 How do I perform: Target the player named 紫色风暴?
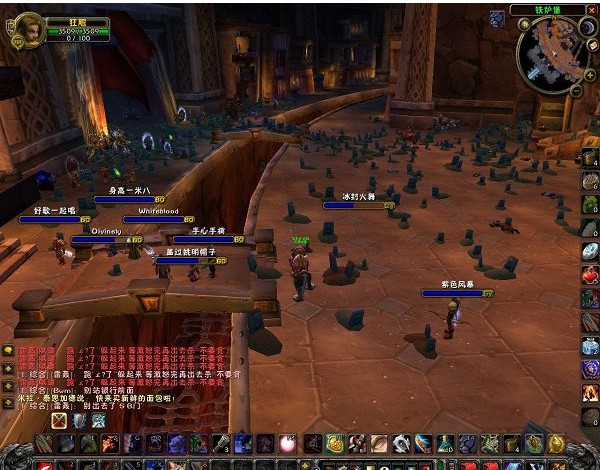455,294
